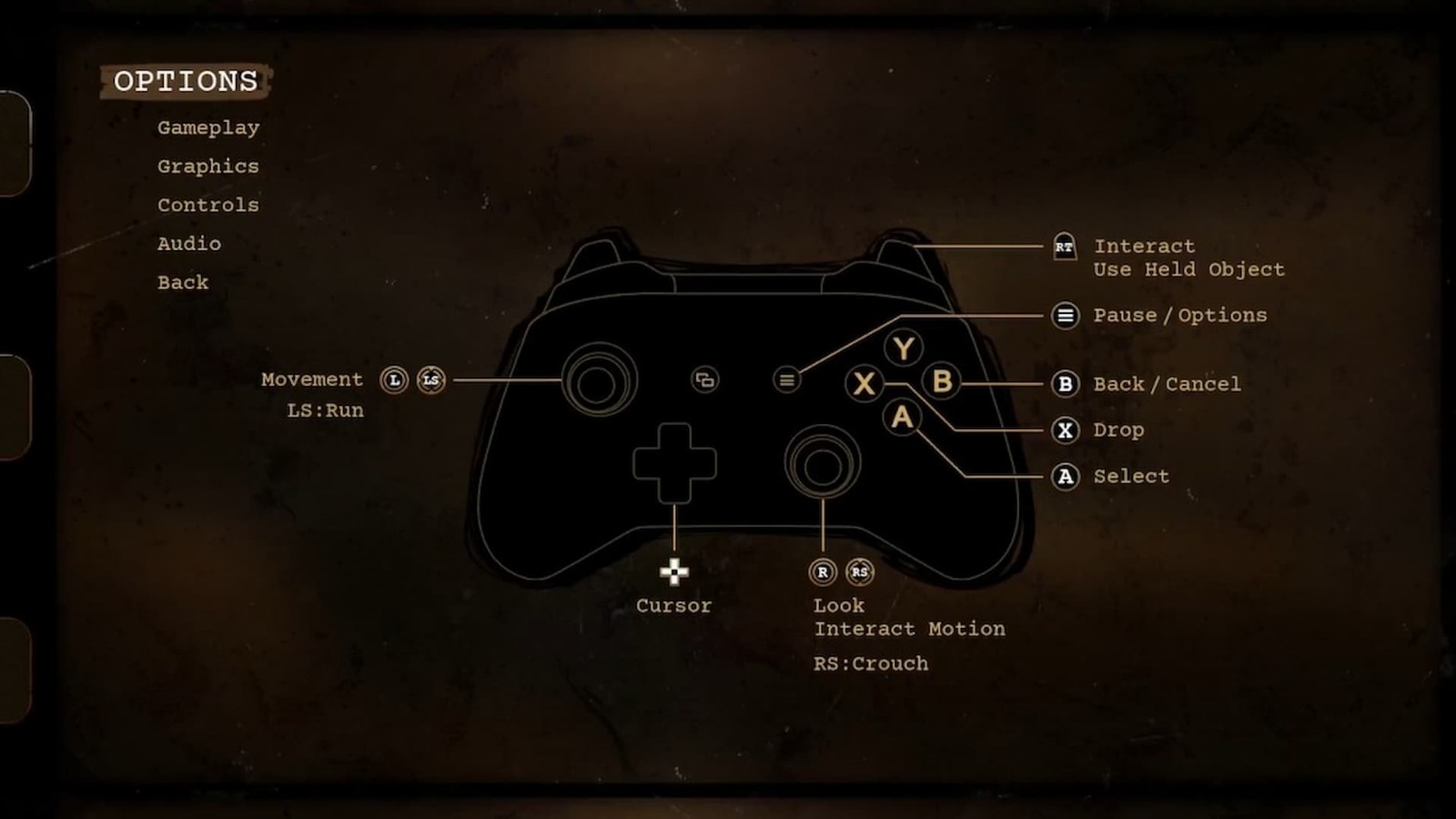Image resolution: width=1456 pixels, height=819 pixels.
Task: Click Back to leave Options
Action: click(x=182, y=282)
